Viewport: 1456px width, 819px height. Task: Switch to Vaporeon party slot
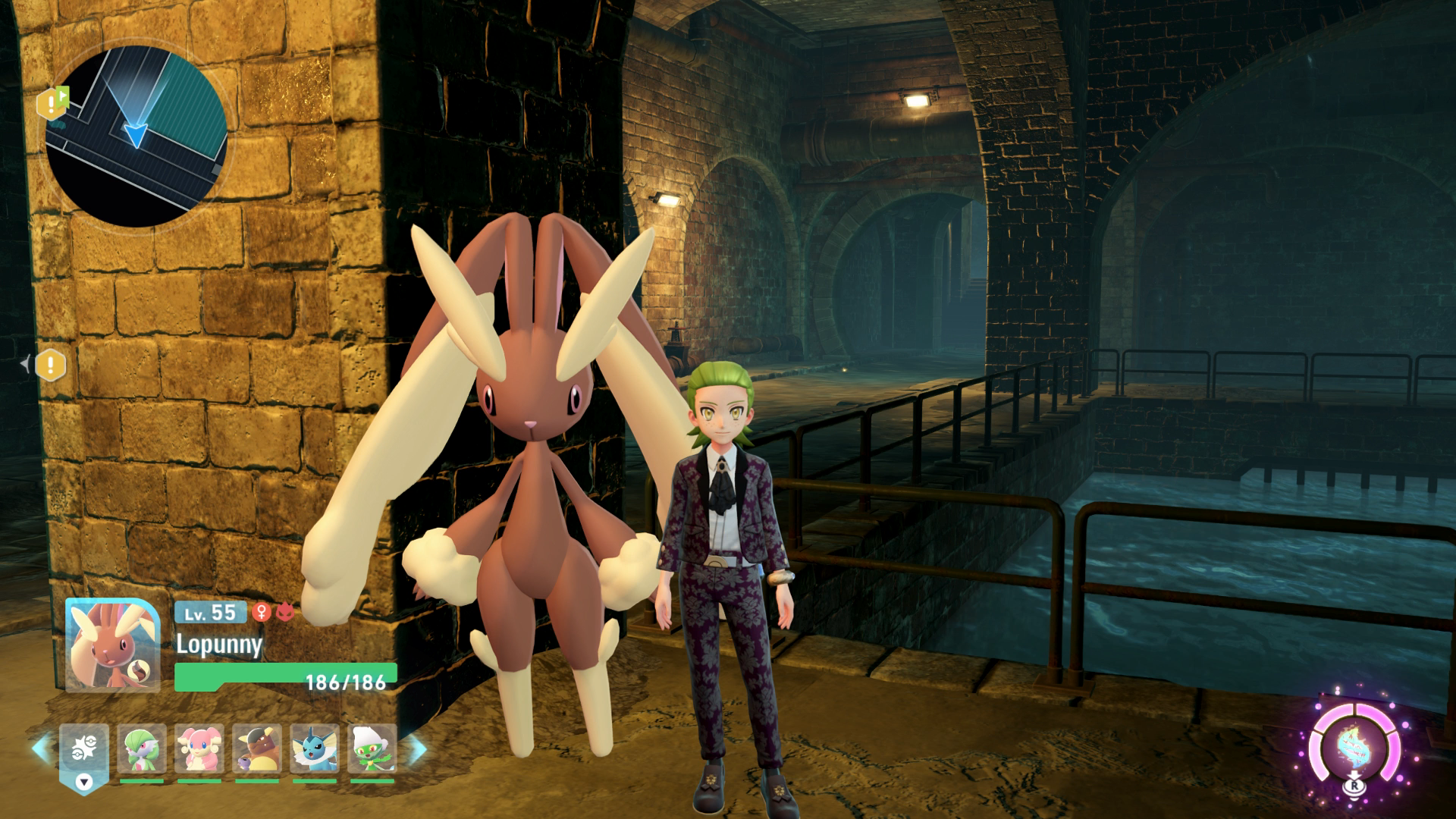coord(315,749)
